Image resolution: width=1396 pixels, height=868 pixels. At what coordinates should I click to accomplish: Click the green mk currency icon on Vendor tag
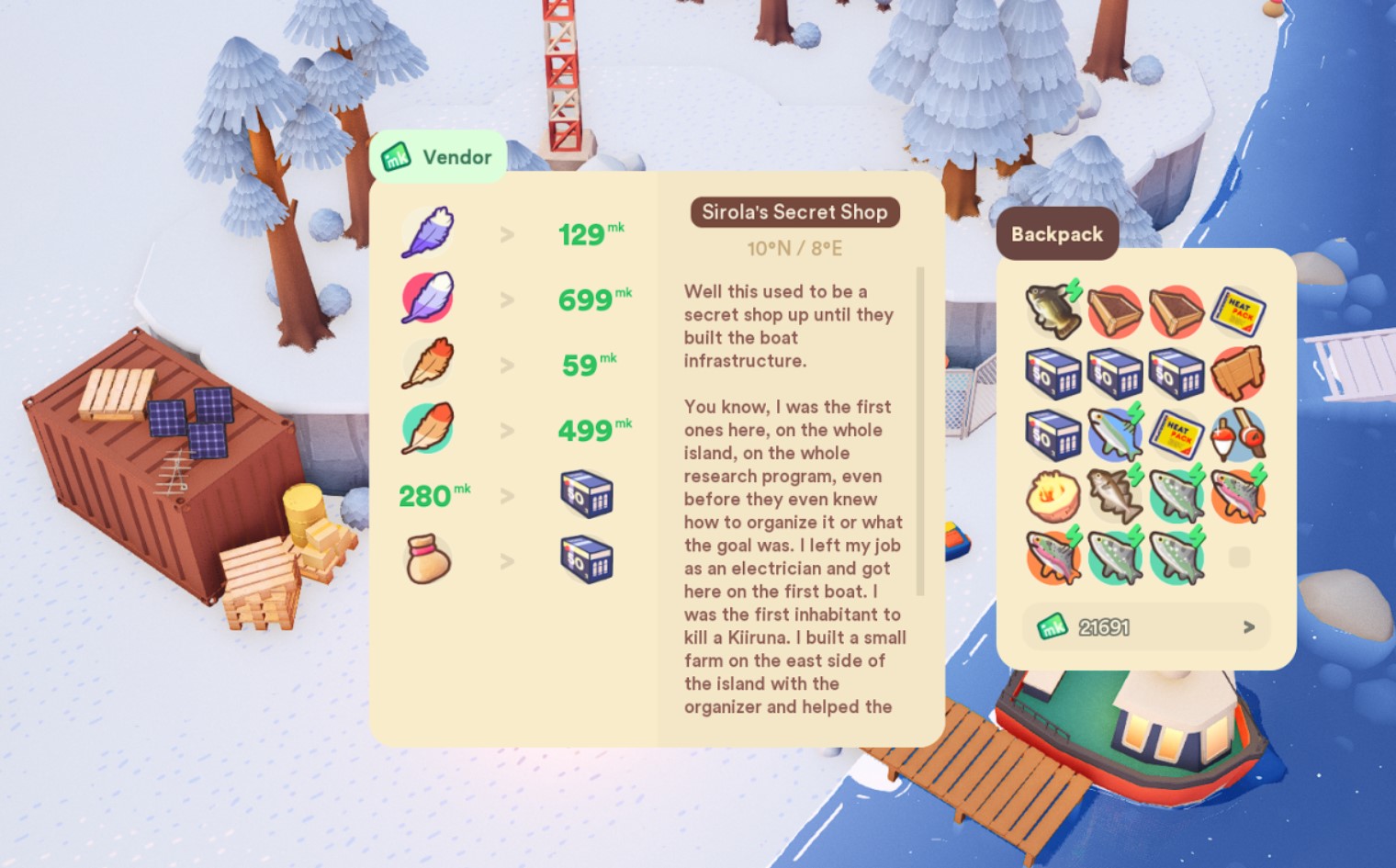pos(395,157)
